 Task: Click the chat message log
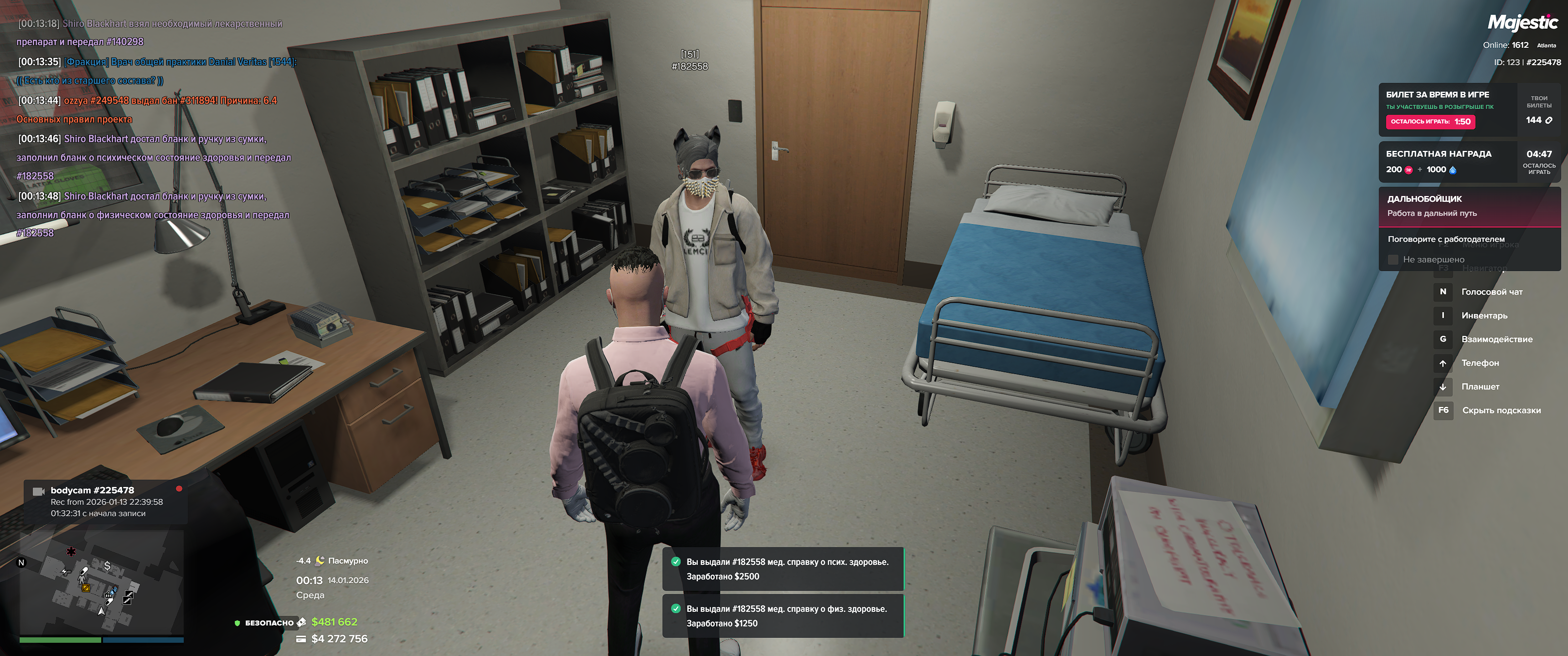click(x=155, y=128)
